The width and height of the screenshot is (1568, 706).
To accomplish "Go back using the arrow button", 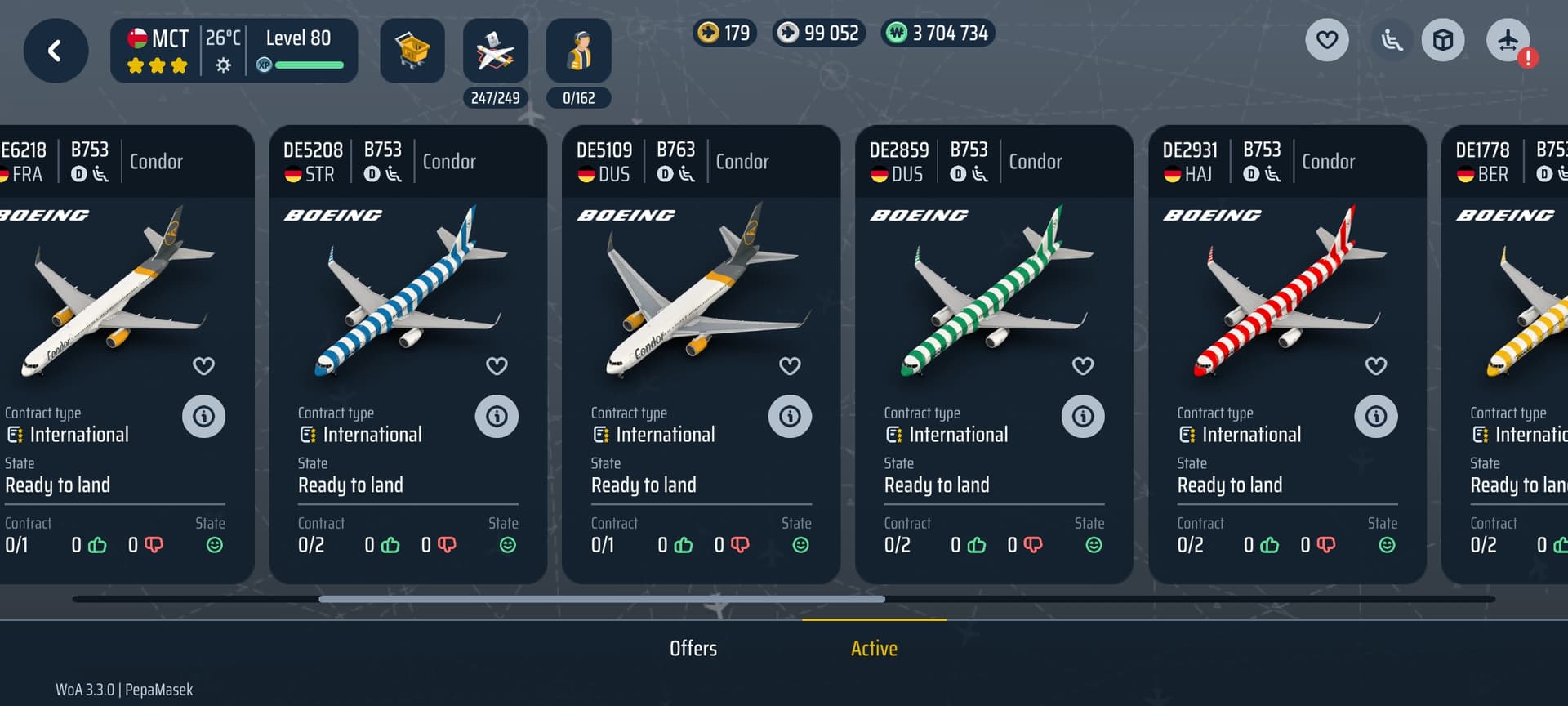I will tap(56, 51).
